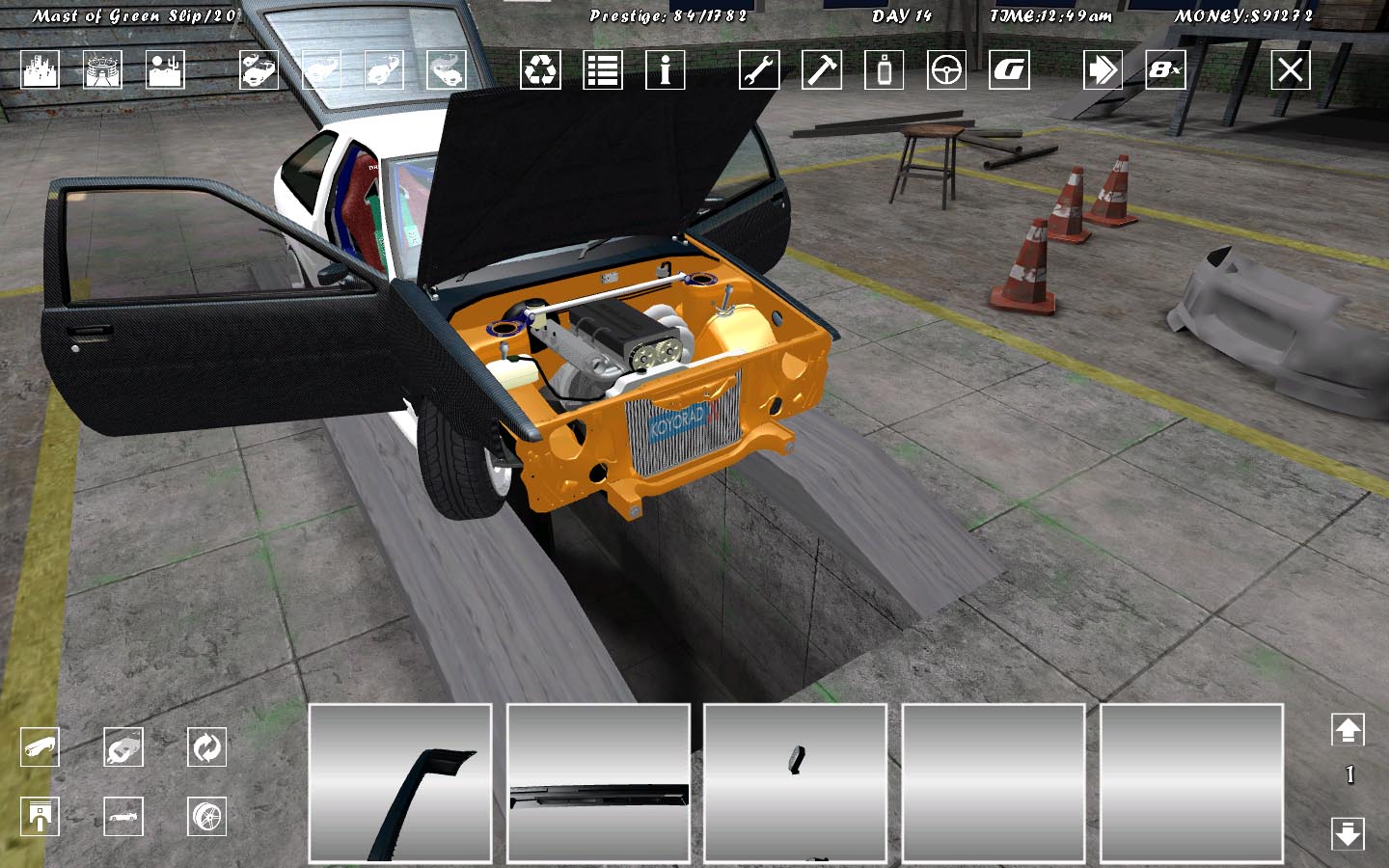
Task: Close the garage view with X
Action: tap(1291, 70)
